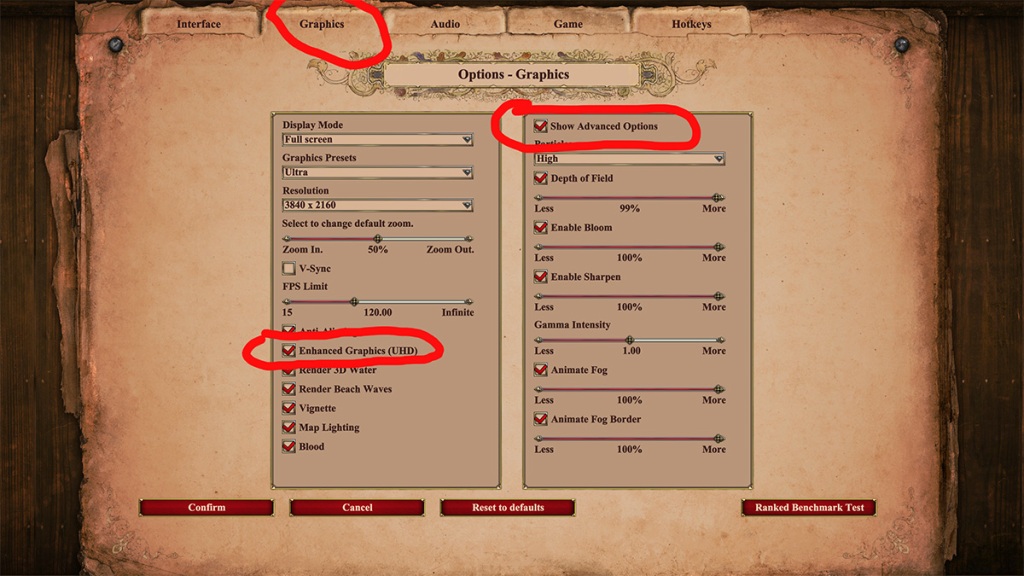Cancel the graphics changes

[x=357, y=508]
